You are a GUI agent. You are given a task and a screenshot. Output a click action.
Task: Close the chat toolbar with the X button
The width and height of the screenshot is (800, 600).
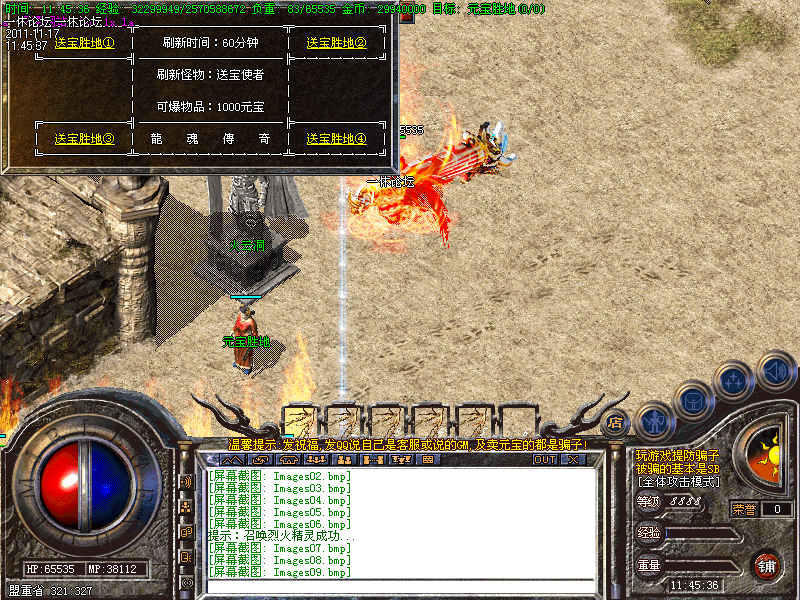click(573, 460)
